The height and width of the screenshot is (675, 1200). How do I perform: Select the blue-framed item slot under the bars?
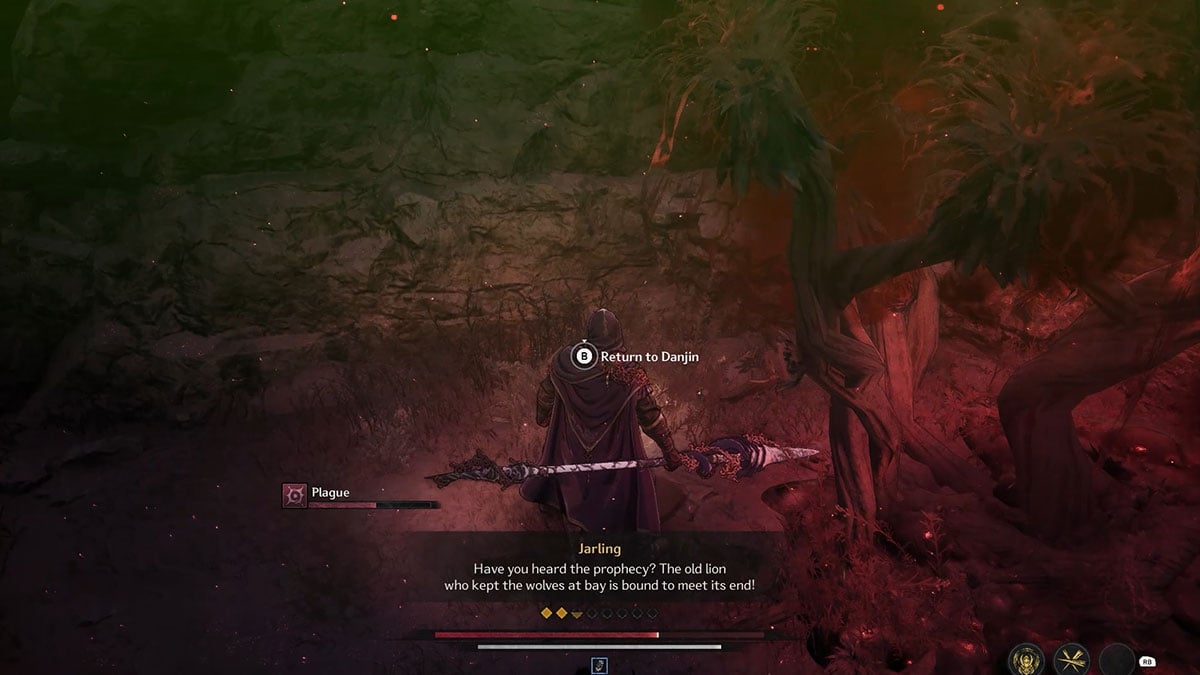pos(599,665)
